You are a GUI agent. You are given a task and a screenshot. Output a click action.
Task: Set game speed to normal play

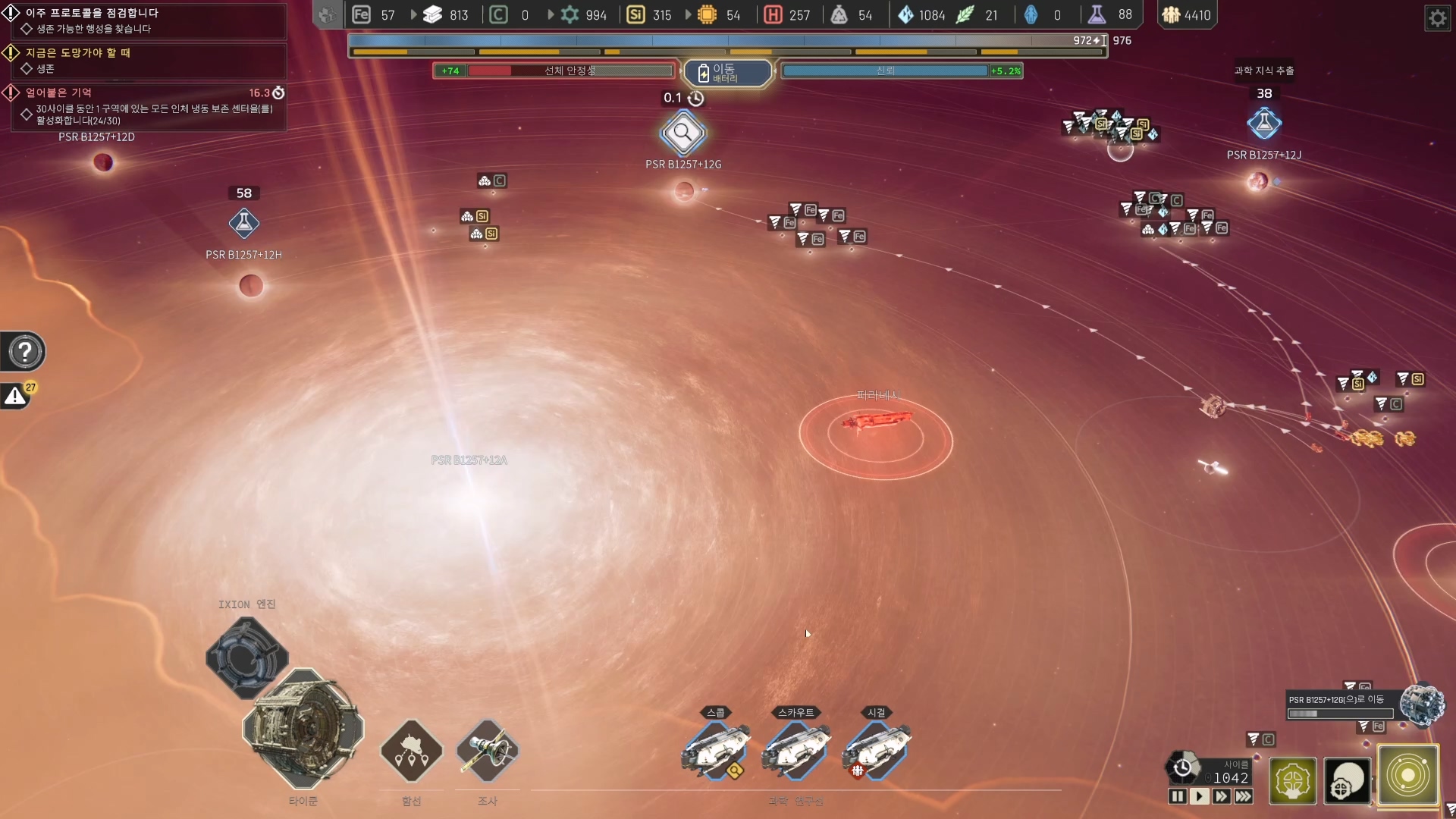point(1199,796)
